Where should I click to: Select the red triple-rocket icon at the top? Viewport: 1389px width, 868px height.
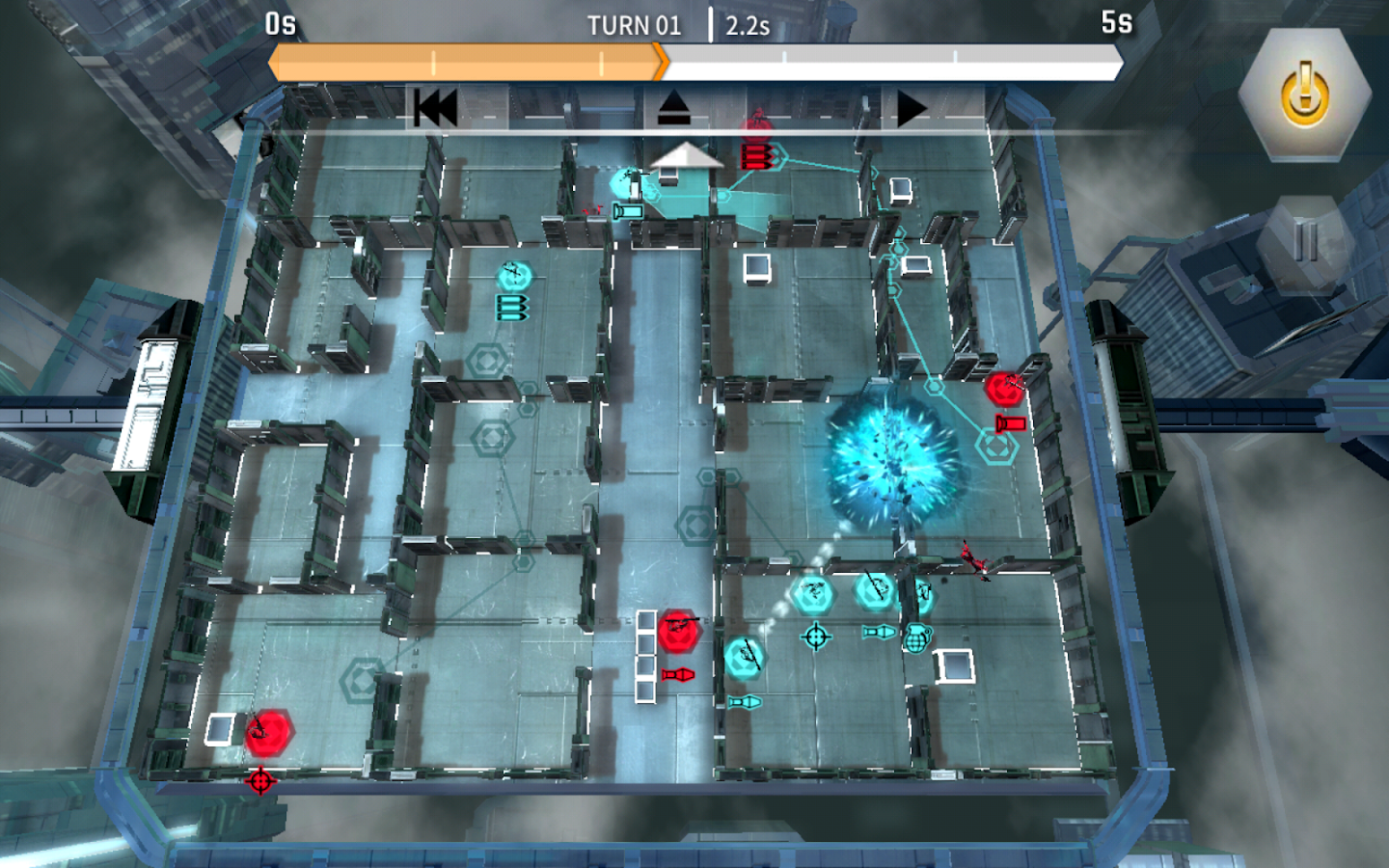(x=758, y=156)
